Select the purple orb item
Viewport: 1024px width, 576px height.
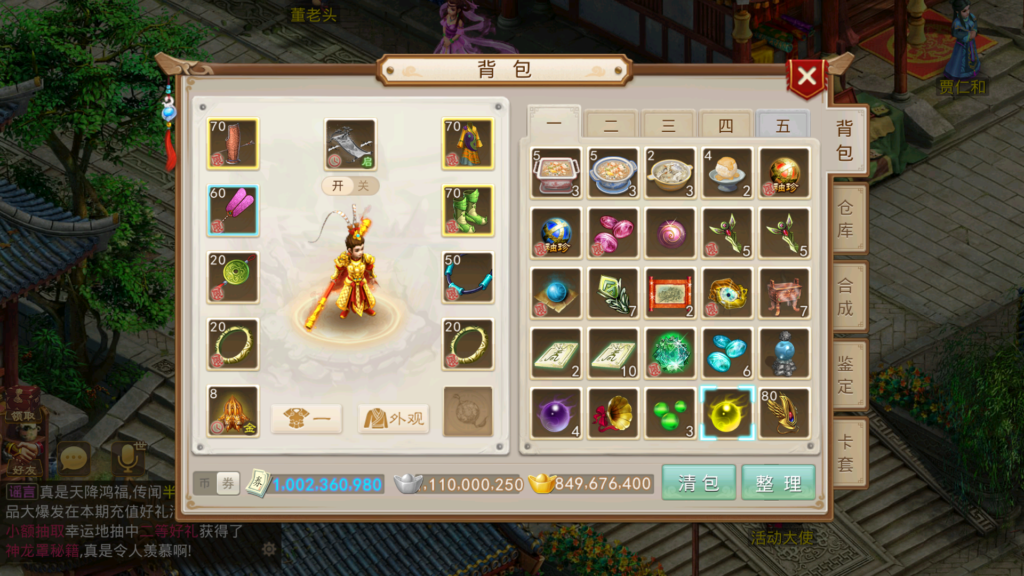tap(556, 413)
